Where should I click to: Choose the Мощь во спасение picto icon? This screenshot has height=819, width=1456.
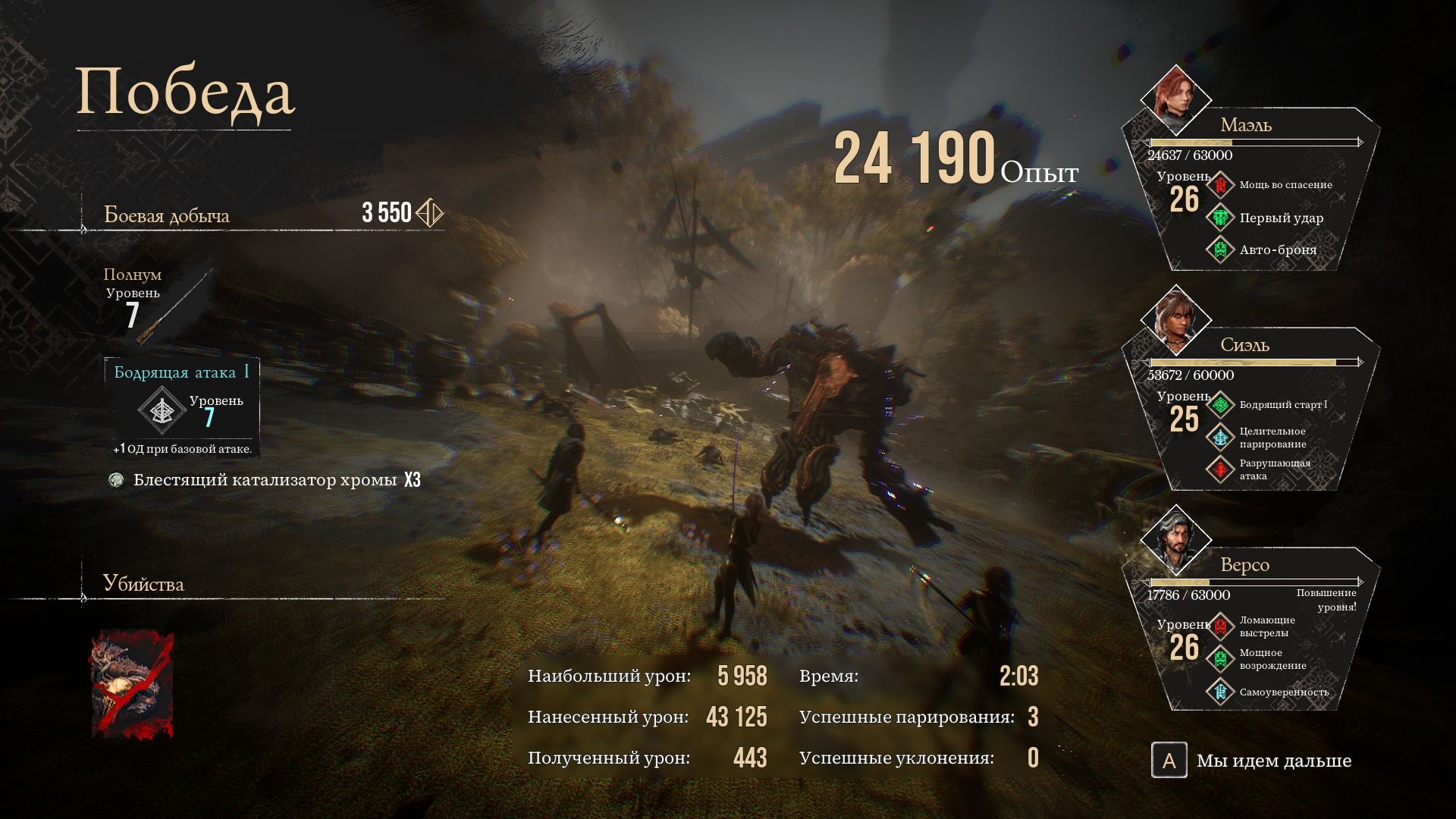point(1221,185)
